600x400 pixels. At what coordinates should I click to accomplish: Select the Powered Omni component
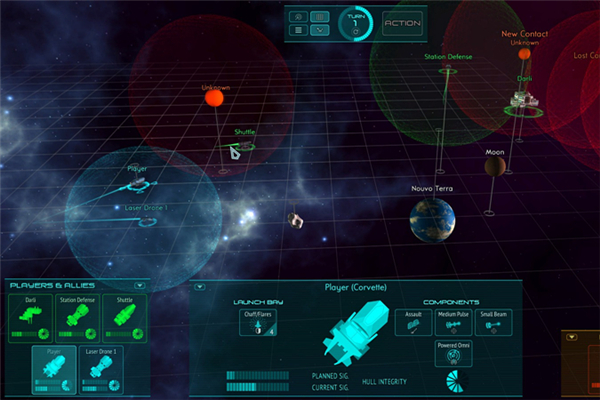(453, 354)
